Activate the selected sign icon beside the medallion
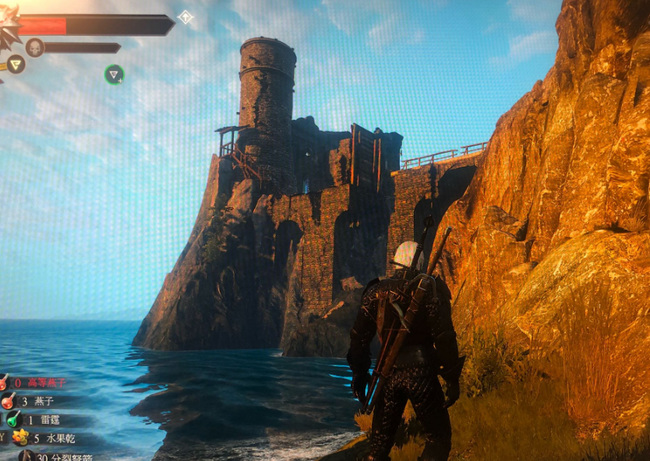The width and height of the screenshot is (650, 461). [x=16, y=65]
